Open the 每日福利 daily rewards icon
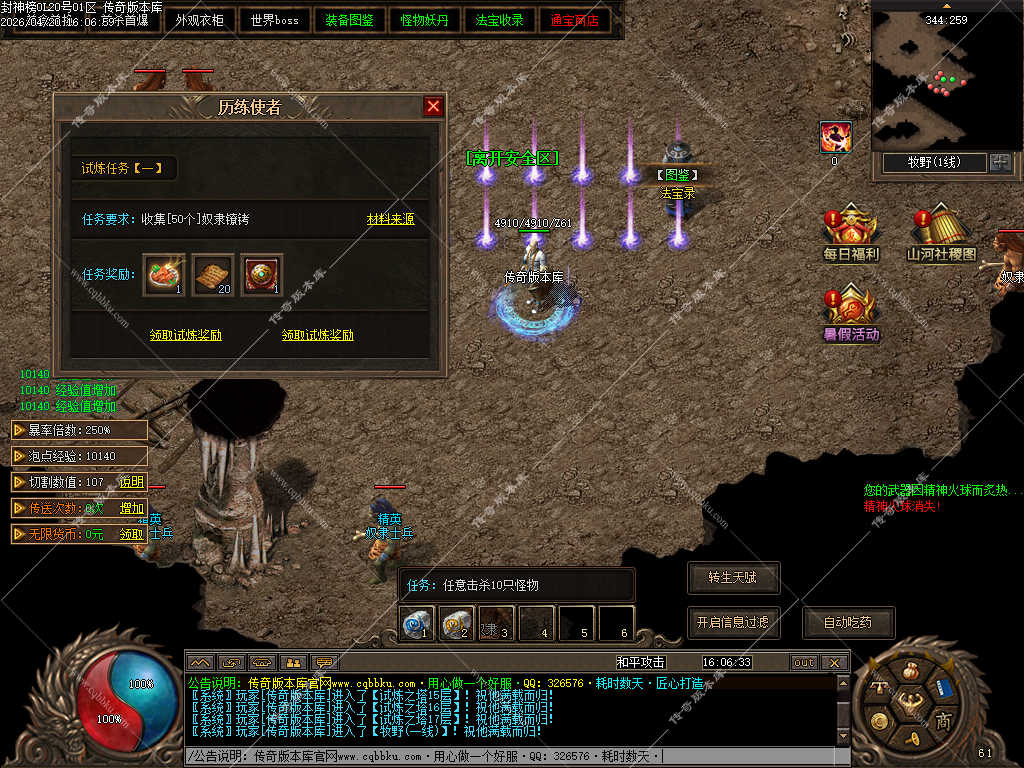Screen dimensions: 1024x768 (850, 235)
